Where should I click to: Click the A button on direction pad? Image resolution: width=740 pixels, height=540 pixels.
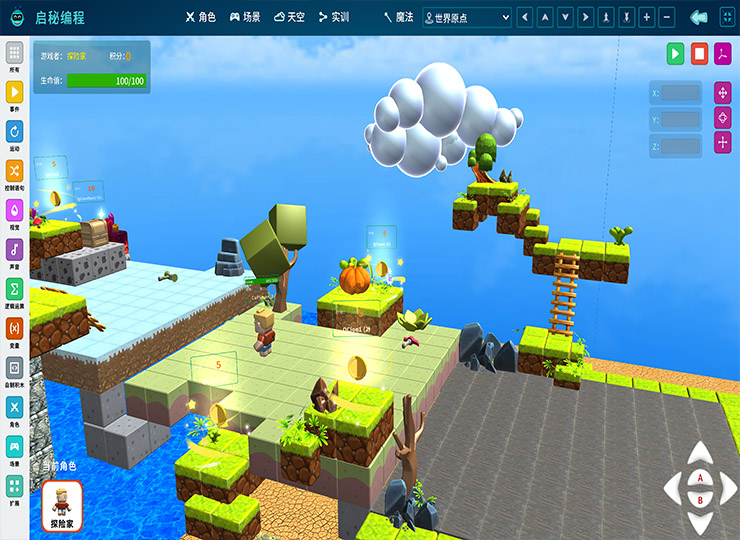click(700, 477)
